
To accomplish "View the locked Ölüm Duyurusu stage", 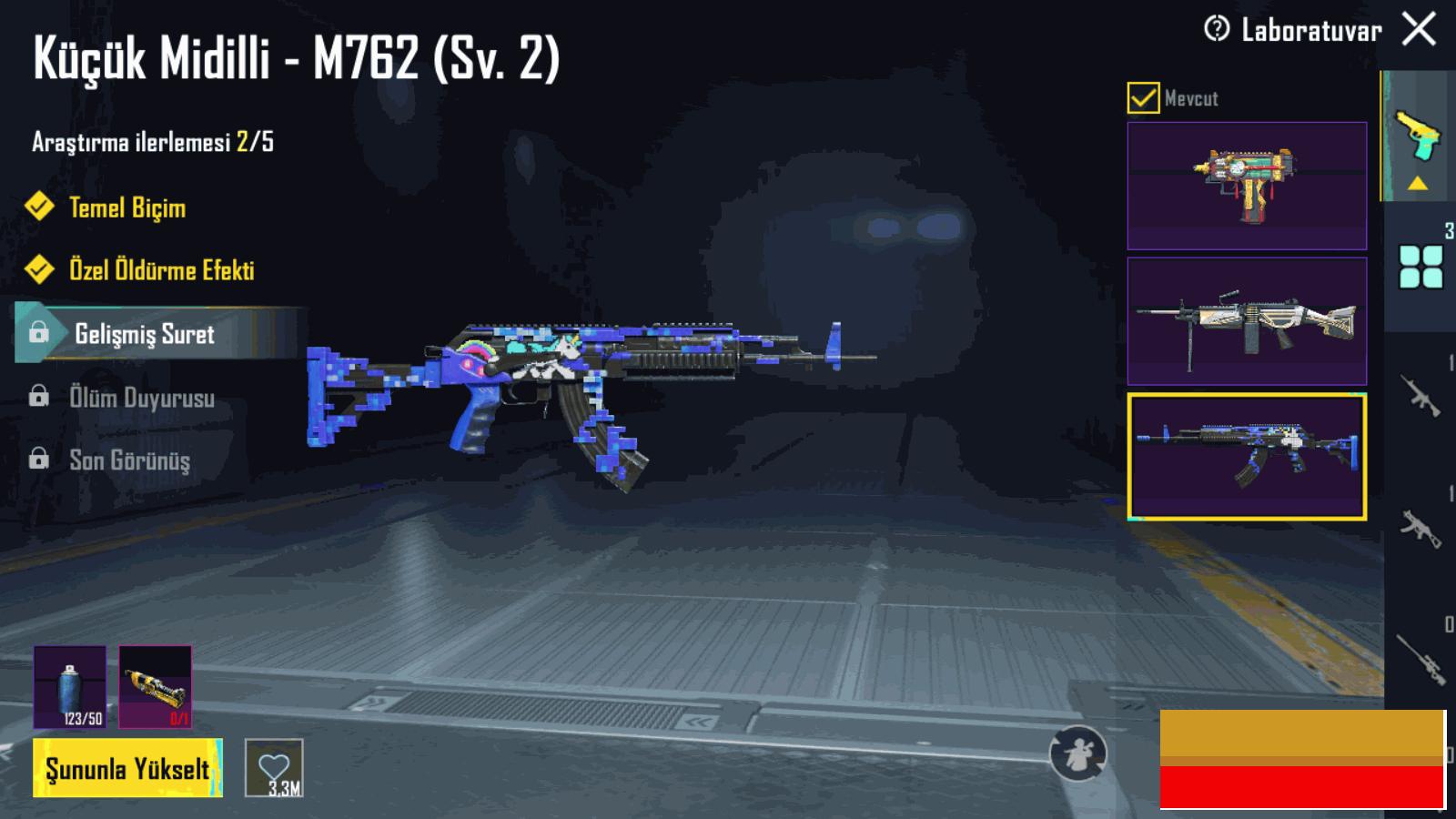I will point(141,398).
